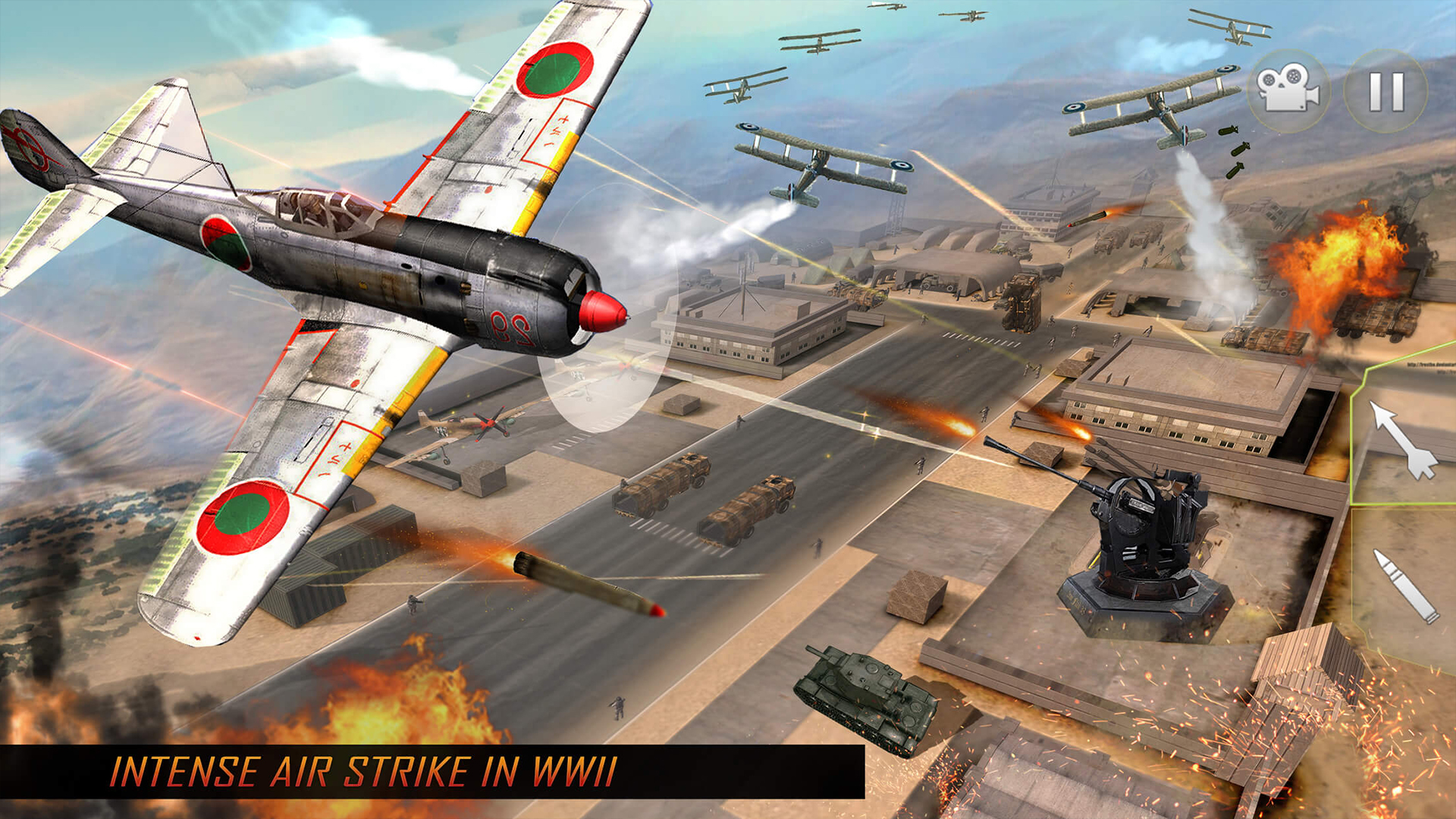Click the biplane dropping bombs
This screenshot has height=819, width=1456.
pyautogui.click(x=1160, y=106)
